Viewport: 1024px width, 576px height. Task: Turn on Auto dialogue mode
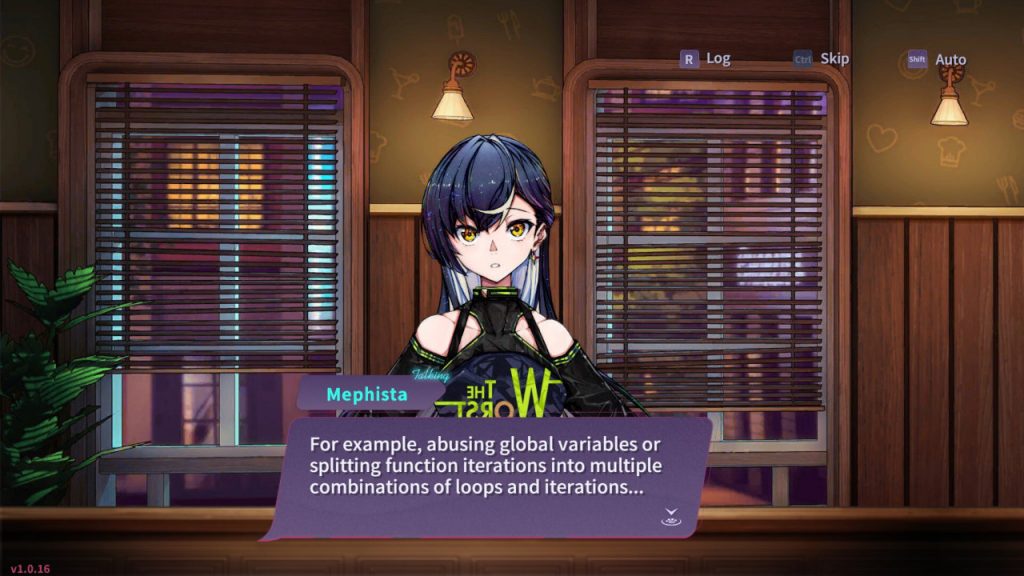(x=938, y=60)
